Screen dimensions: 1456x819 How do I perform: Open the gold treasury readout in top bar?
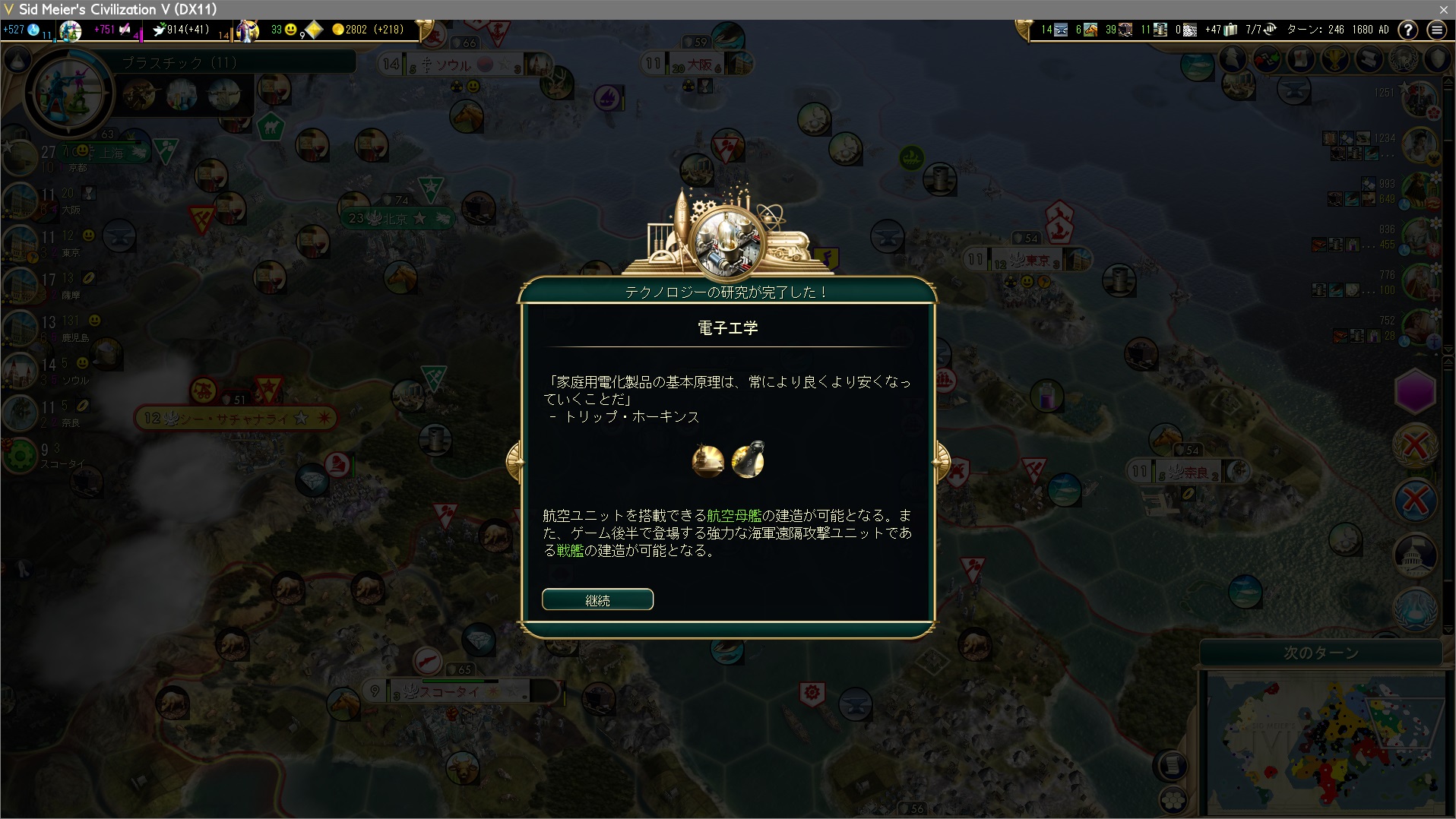tap(369, 30)
